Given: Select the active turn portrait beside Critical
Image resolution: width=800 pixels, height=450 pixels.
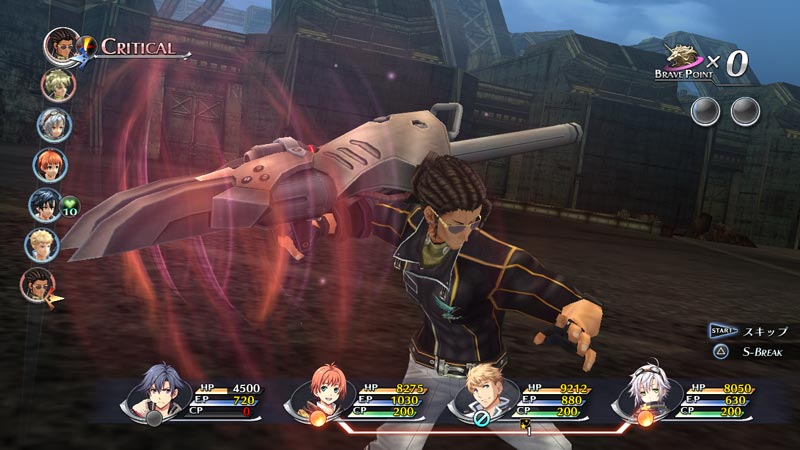Looking at the screenshot, I should [62, 45].
